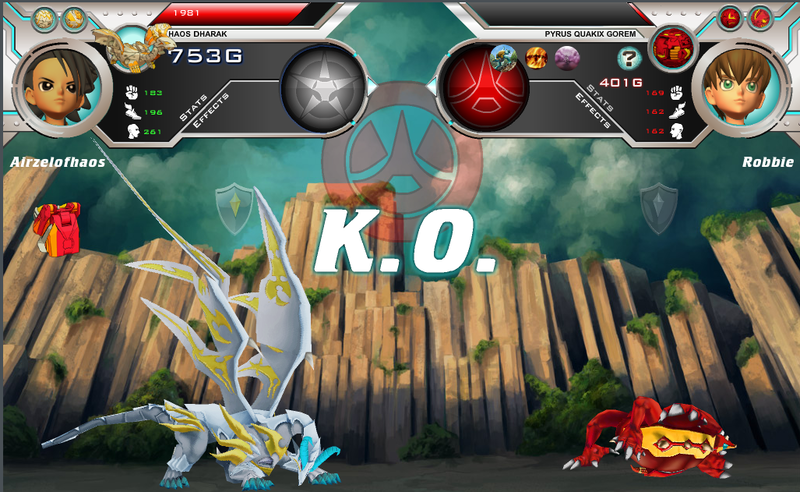Image resolution: width=800 pixels, height=492 pixels.
Task: Click the right shield icon under Robbie's panel
Action: 659,201
